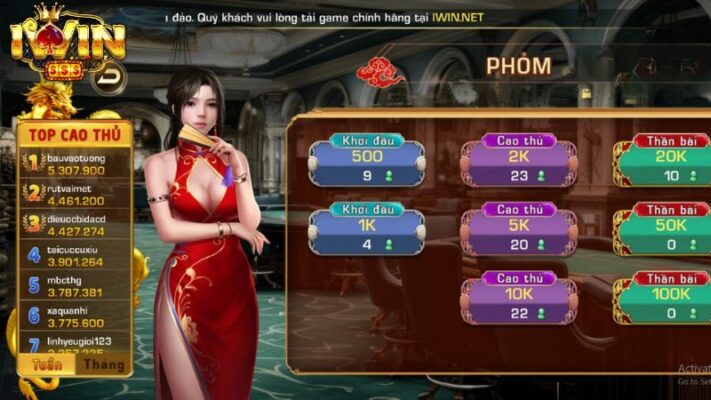Image resolution: width=711 pixels, height=400 pixels.
Task: Select the Cao thủ 2K room
Action: click(x=518, y=165)
